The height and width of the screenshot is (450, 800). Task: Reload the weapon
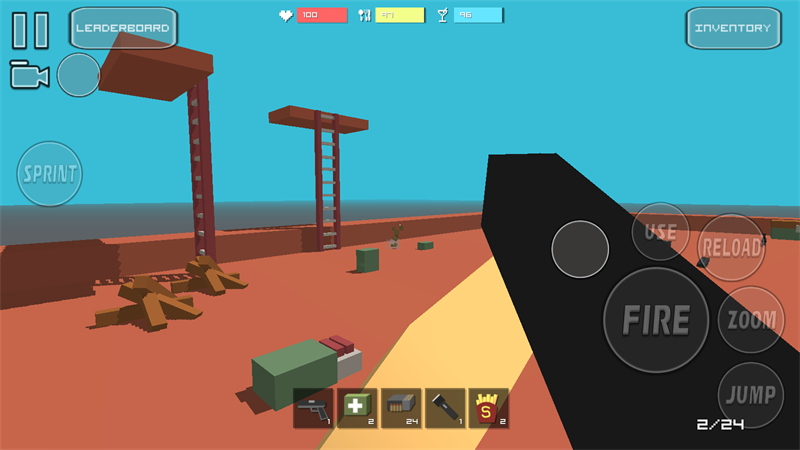pyautogui.click(x=731, y=246)
